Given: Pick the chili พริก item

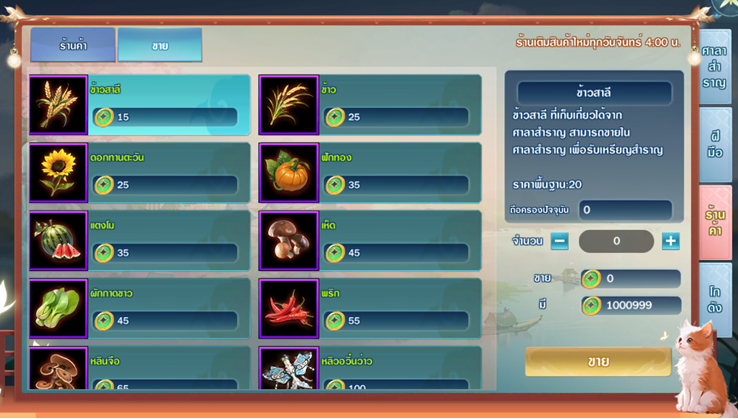Looking at the screenshot, I should (370, 309).
